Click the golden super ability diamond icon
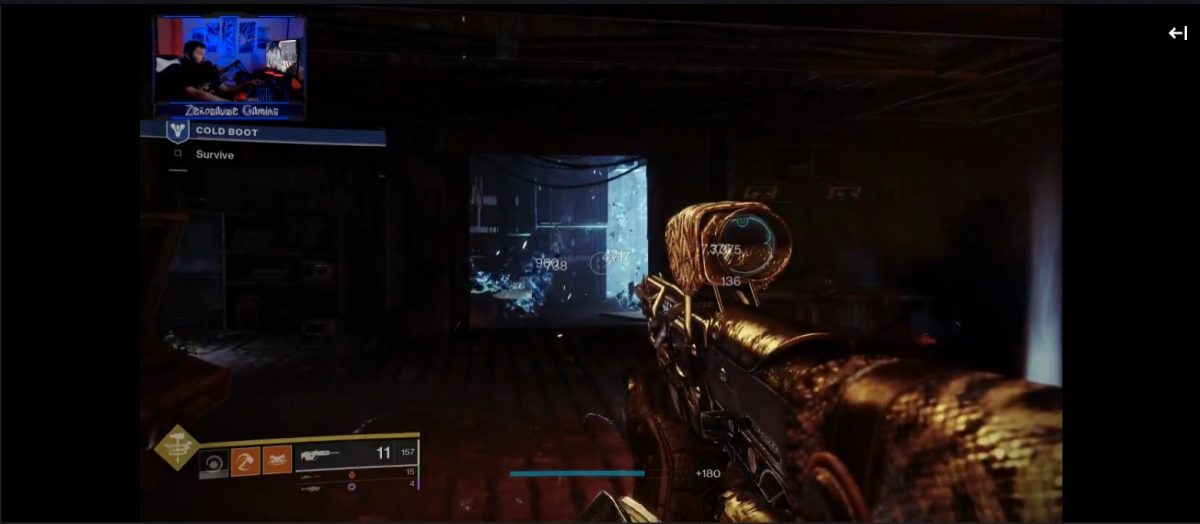 pos(175,448)
